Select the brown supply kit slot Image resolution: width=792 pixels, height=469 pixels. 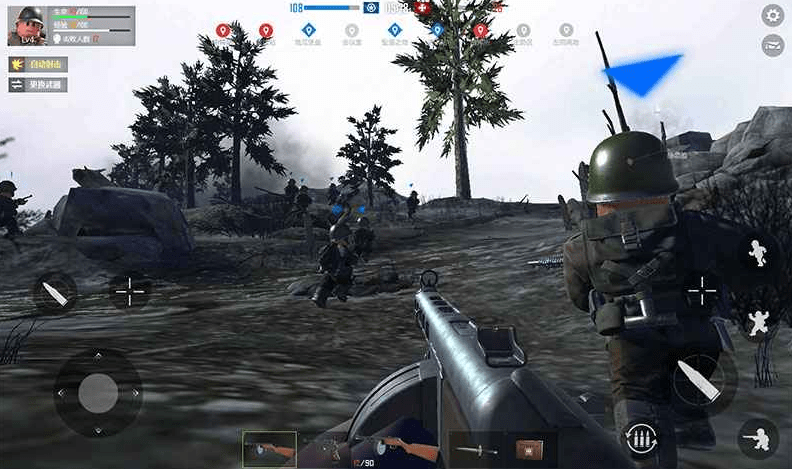(x=529, y=449)
